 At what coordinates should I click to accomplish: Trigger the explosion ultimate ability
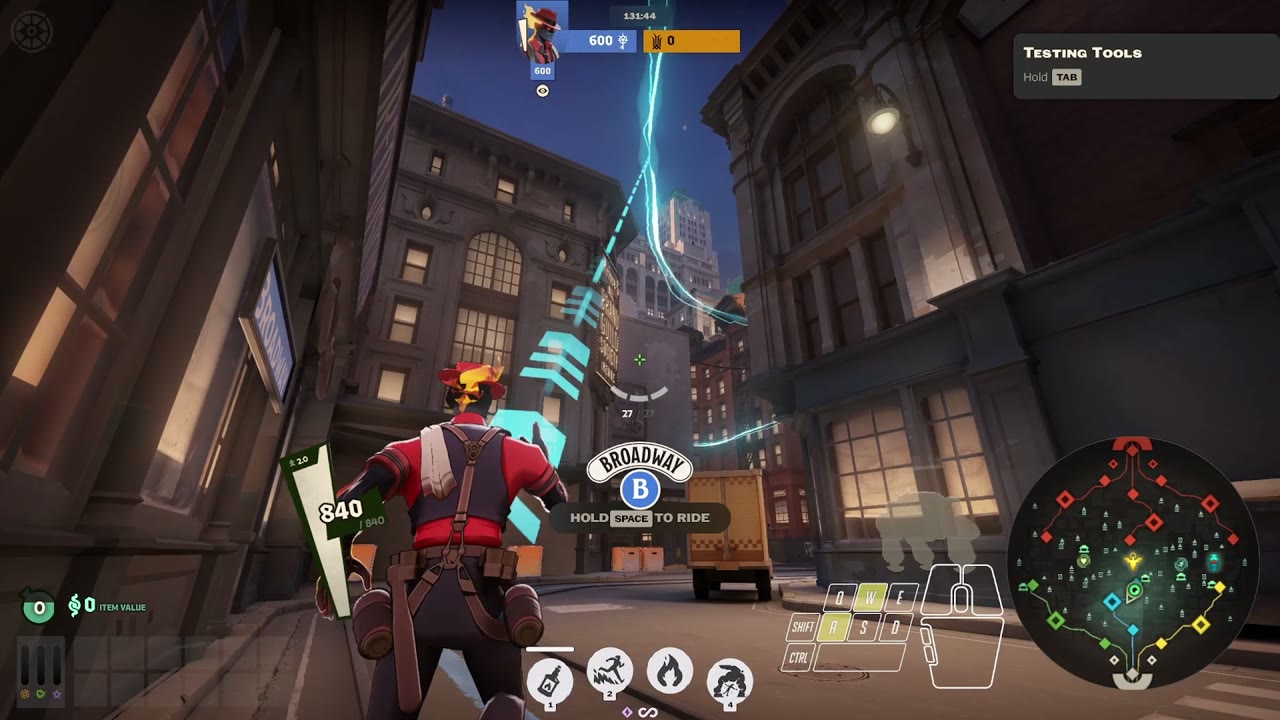tap(729, 682)
